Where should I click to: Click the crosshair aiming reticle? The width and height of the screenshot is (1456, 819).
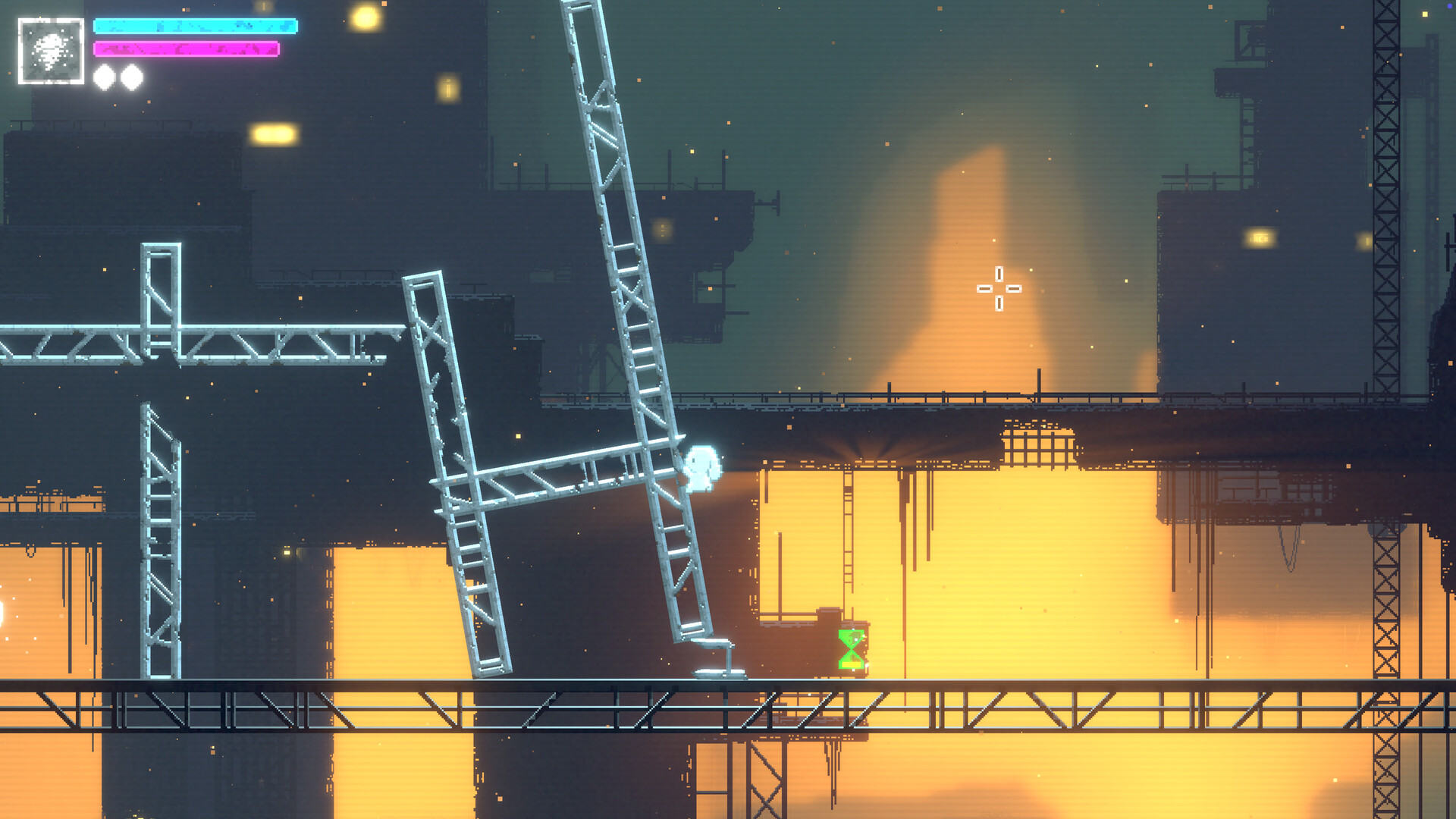pyautogui.click(x=999, y=290)
